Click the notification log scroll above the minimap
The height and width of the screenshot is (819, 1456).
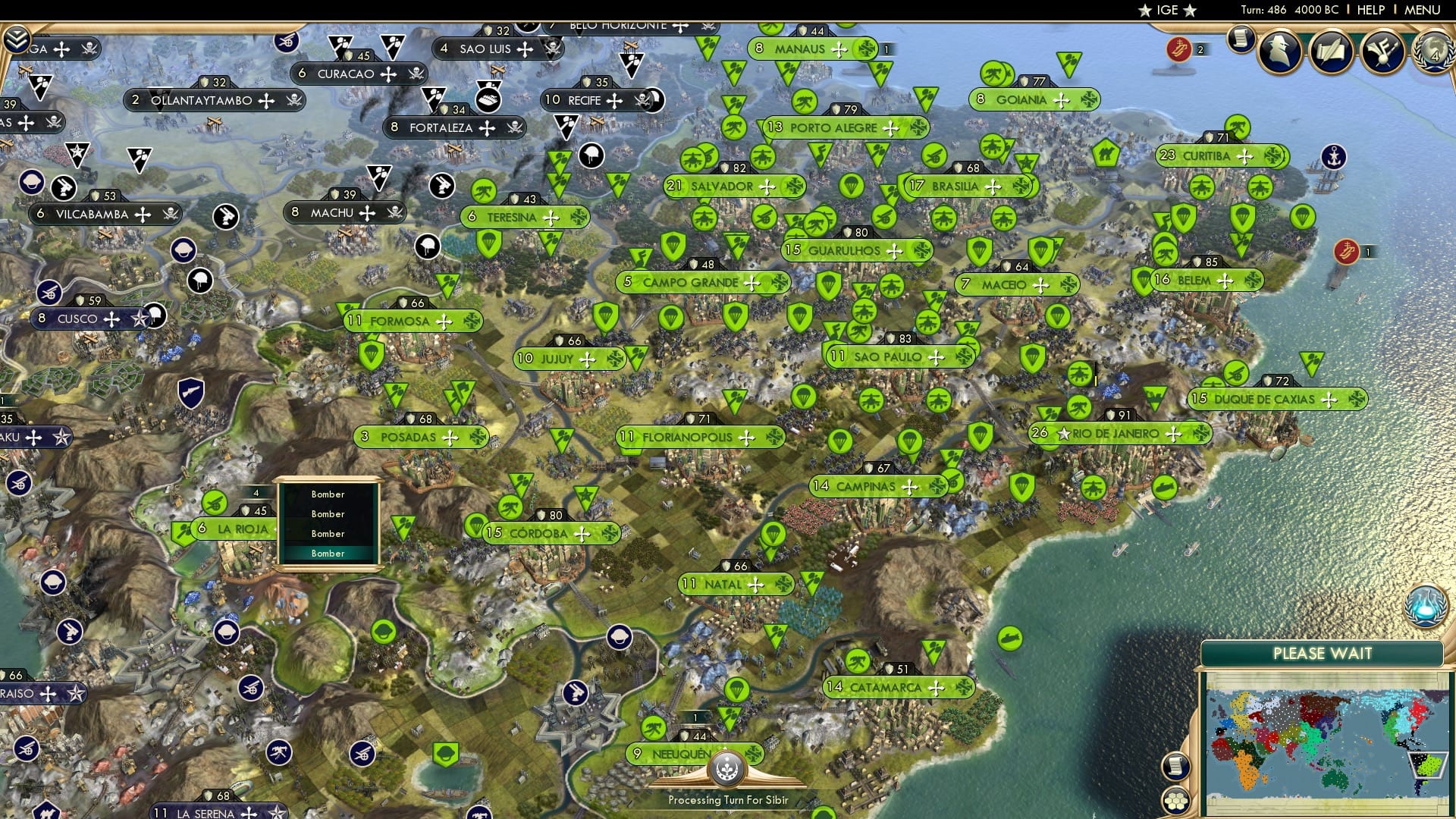tap(1177, 765)
